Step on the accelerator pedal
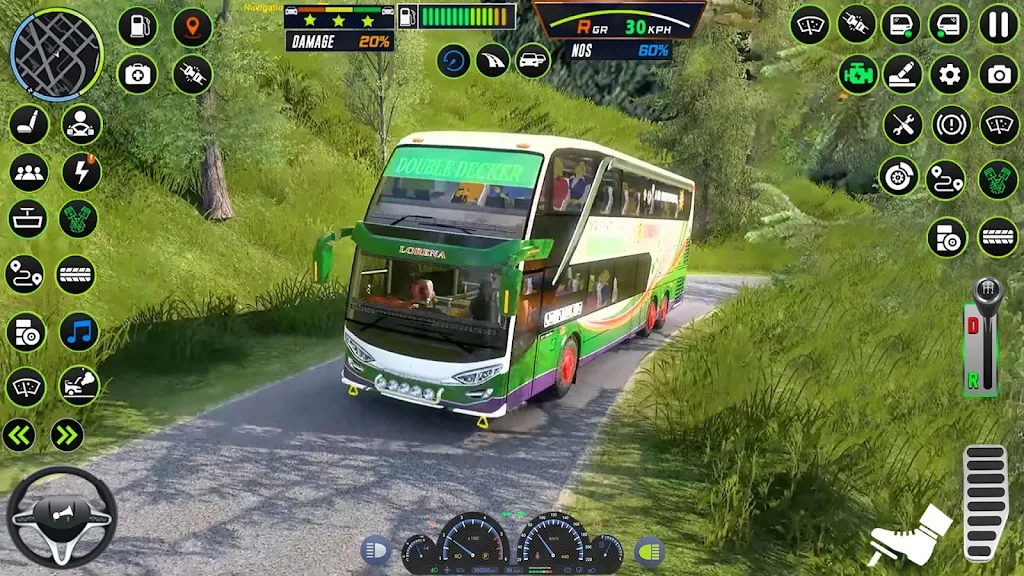 984,501
